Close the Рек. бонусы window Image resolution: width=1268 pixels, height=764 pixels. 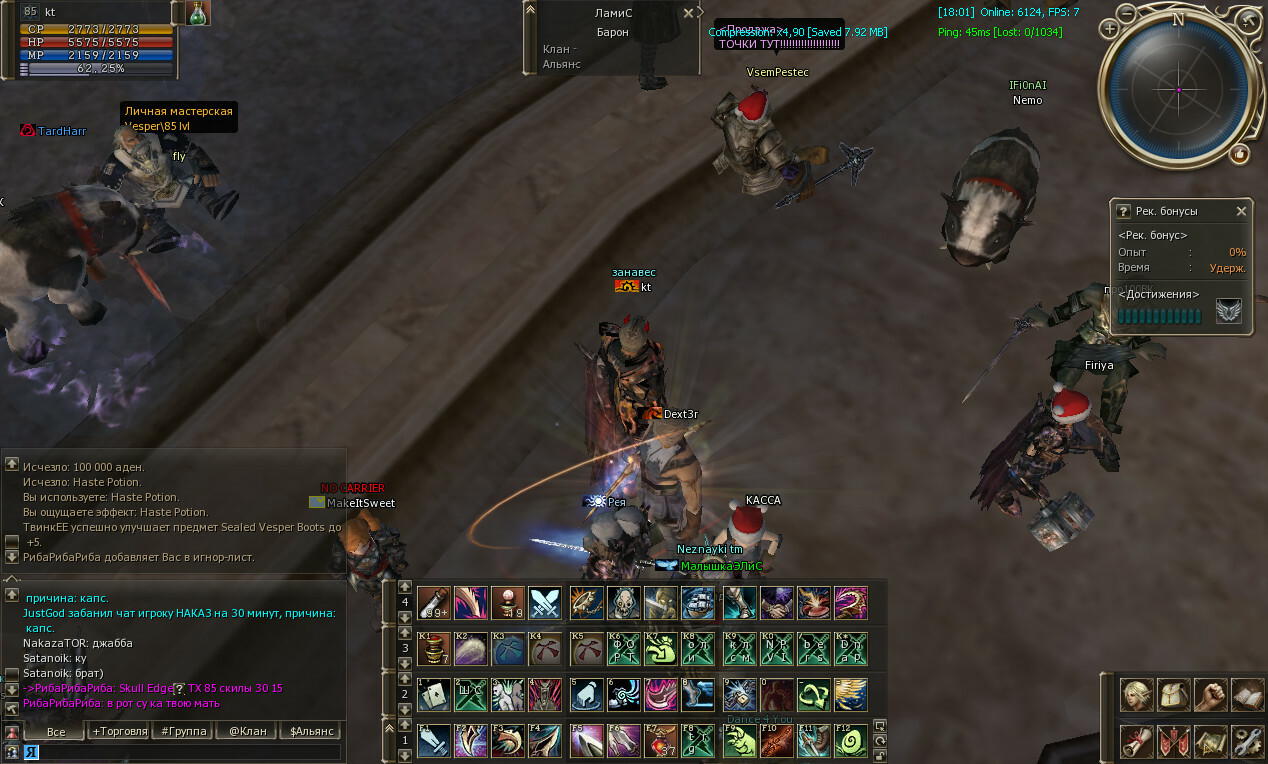point(1241,211)
